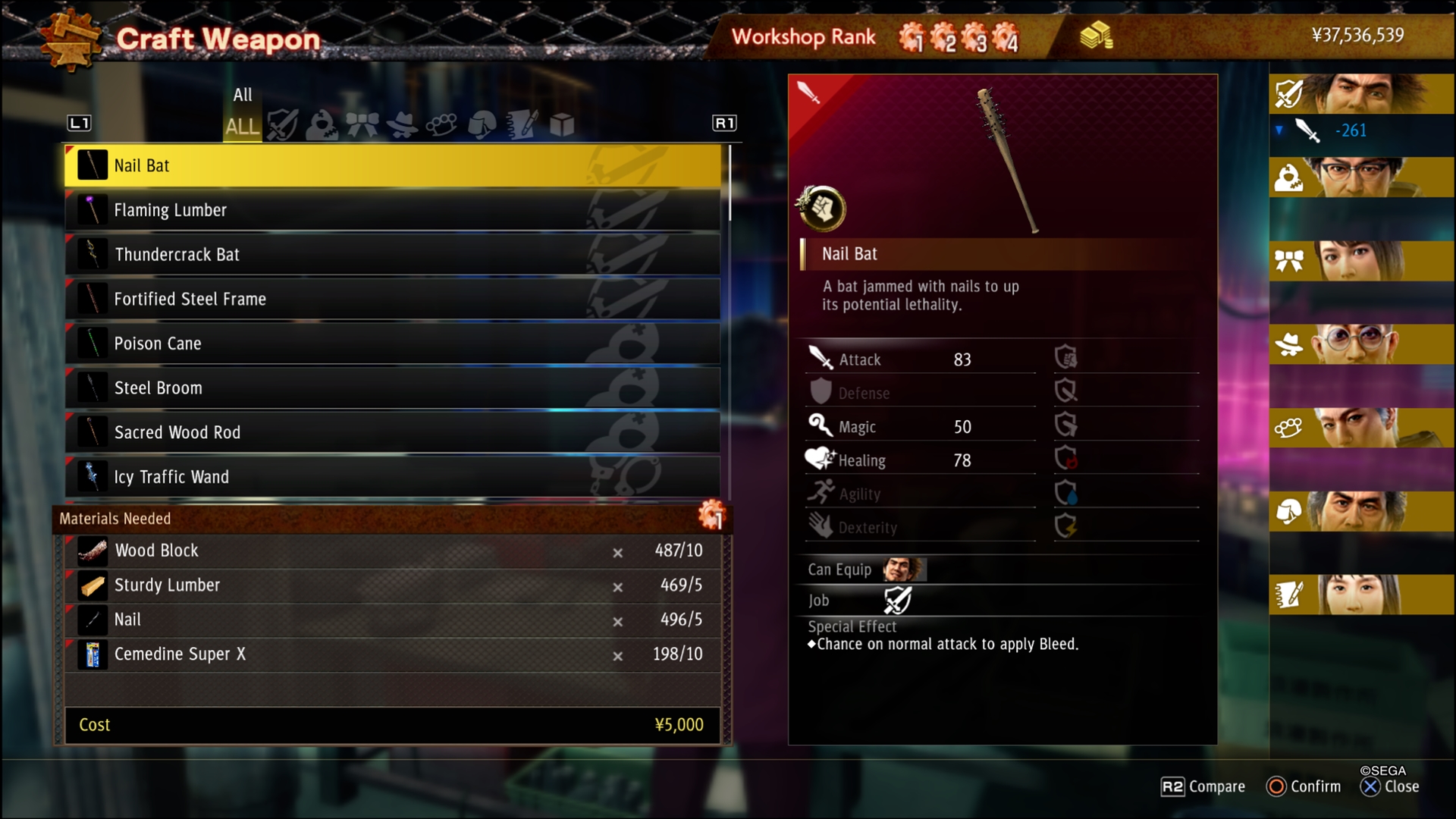1456x819 pixels.
Task: Confirm crafting the selected weapon
Action: pyautogui.click(x=1304, y=786)
